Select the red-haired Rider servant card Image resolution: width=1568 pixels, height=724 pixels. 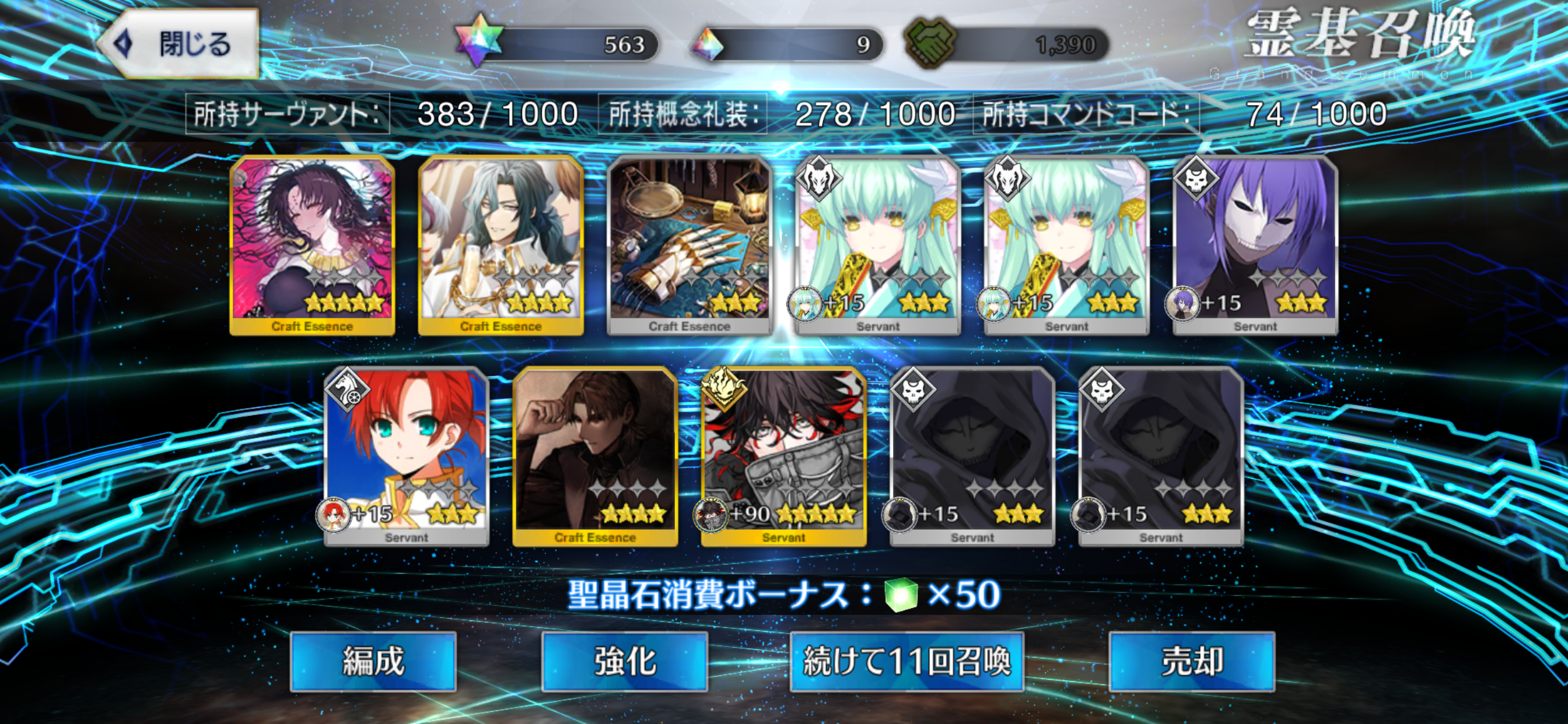click(407, 455)
